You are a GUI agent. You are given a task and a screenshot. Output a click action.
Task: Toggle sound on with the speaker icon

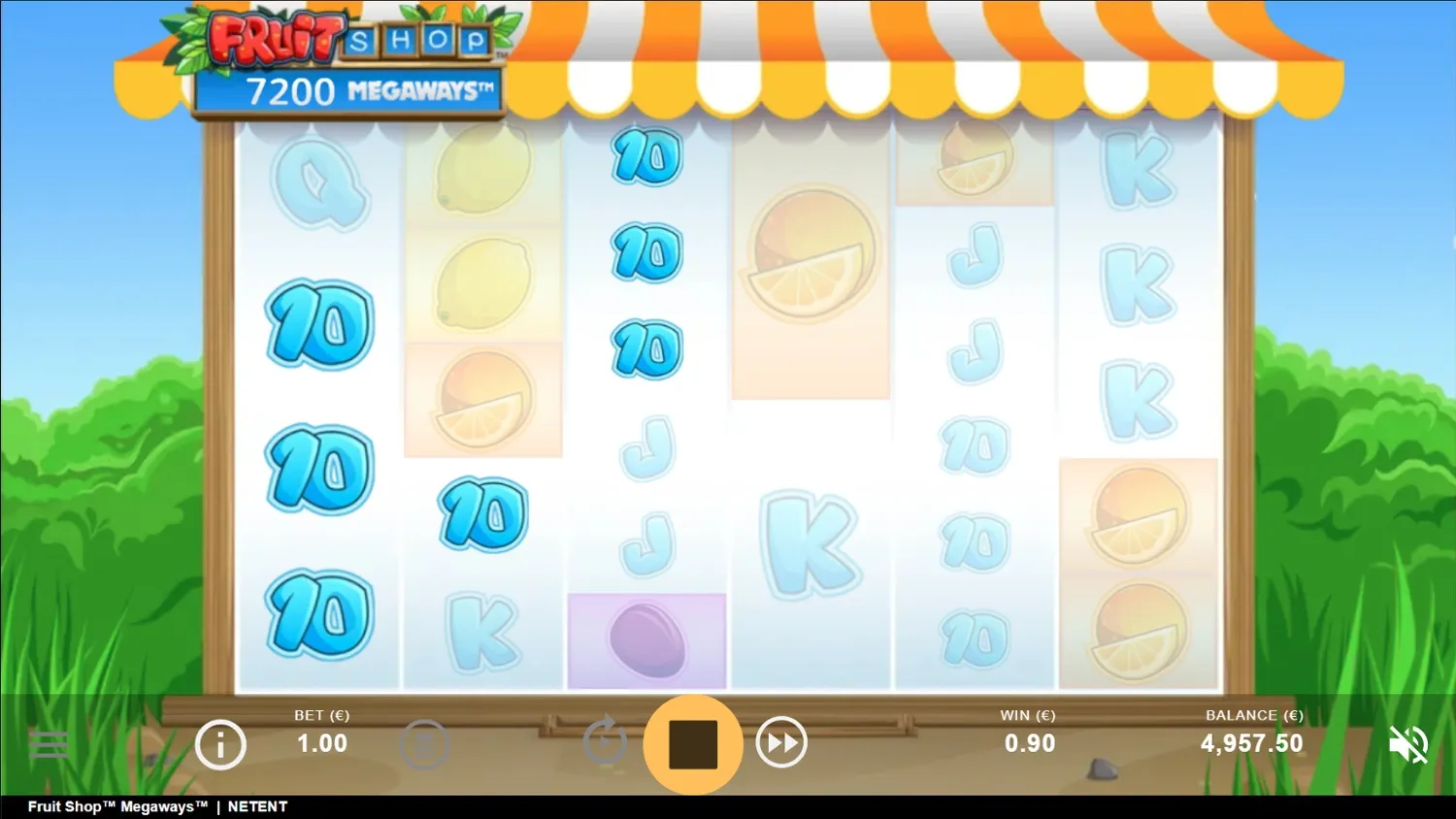point(1409,743)
